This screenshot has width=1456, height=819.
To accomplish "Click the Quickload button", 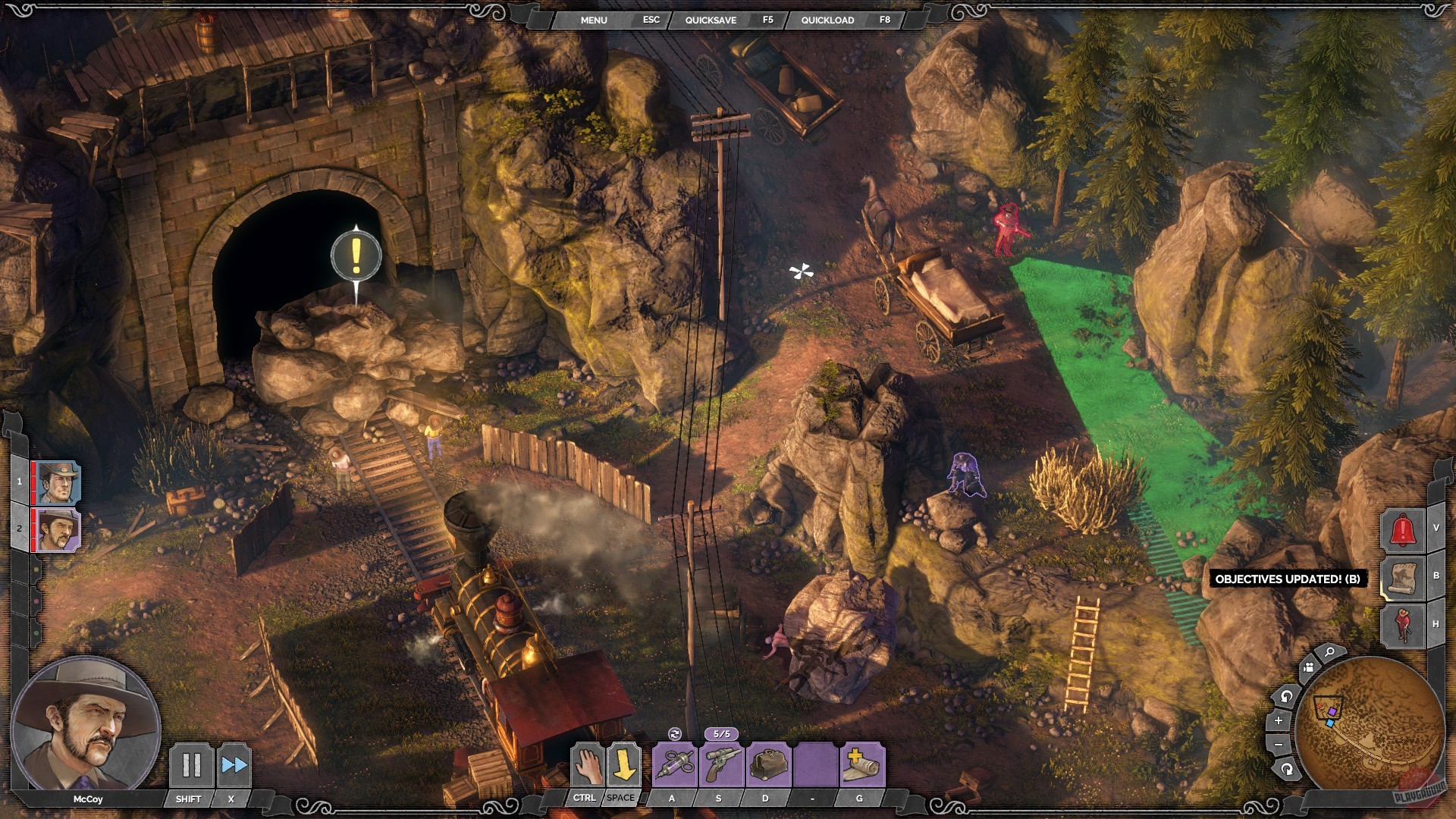I will point(827,20).
